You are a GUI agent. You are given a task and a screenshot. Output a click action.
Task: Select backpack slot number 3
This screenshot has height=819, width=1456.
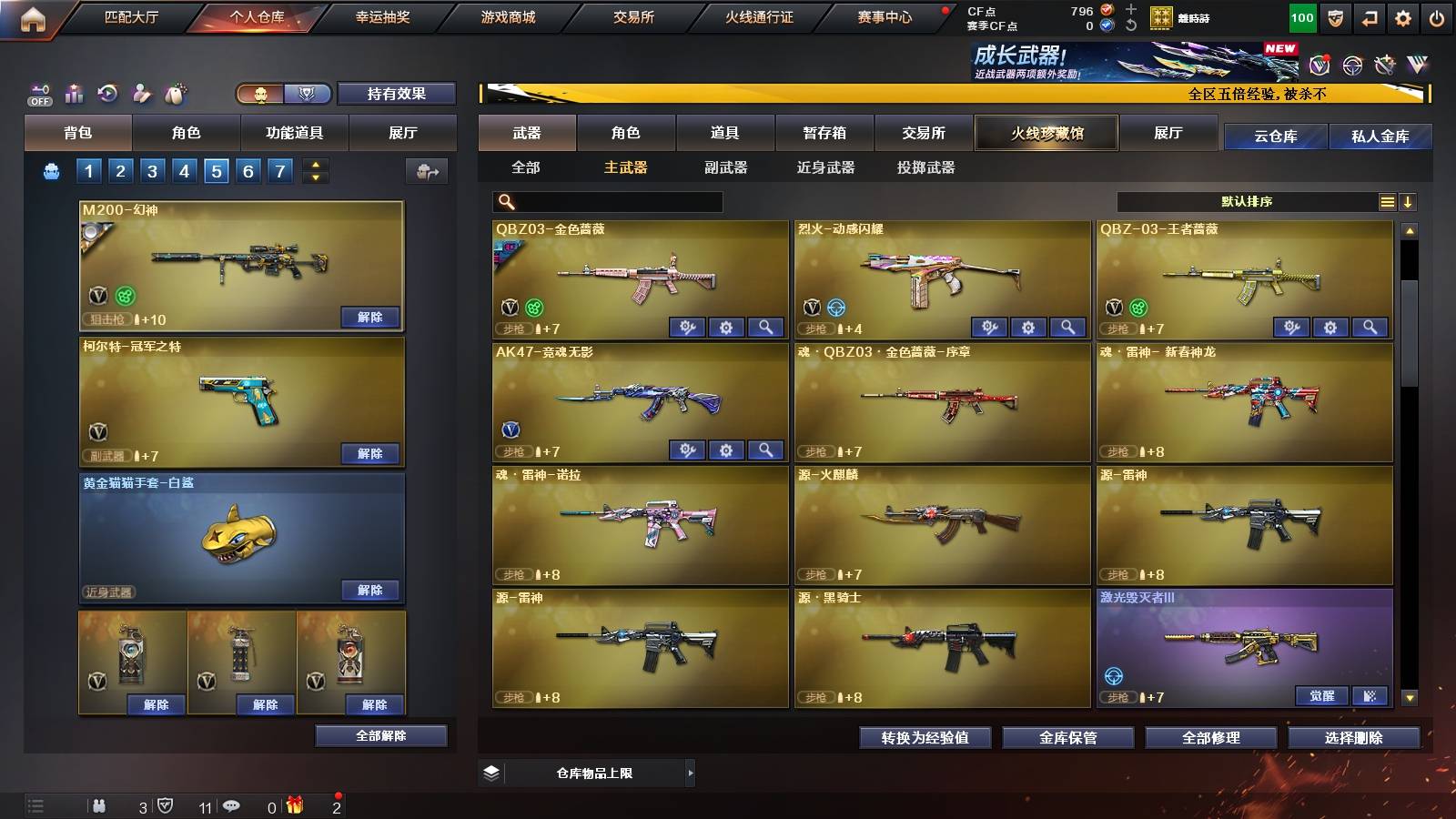coord(152,170)
